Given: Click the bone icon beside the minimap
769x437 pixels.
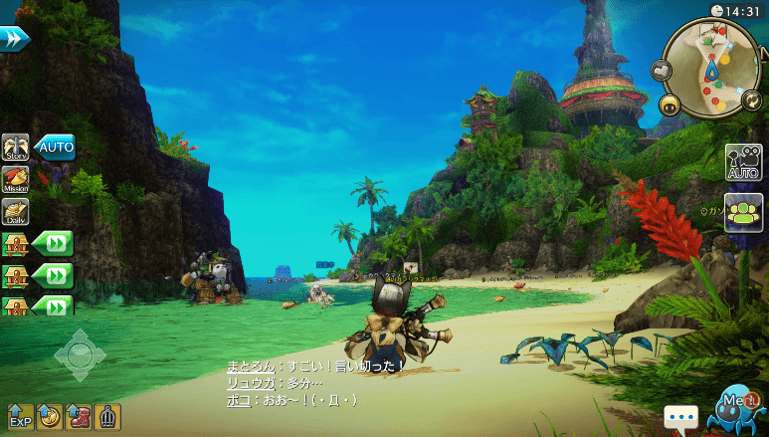Looking at the screenshot, I should (x=661, y=69).
